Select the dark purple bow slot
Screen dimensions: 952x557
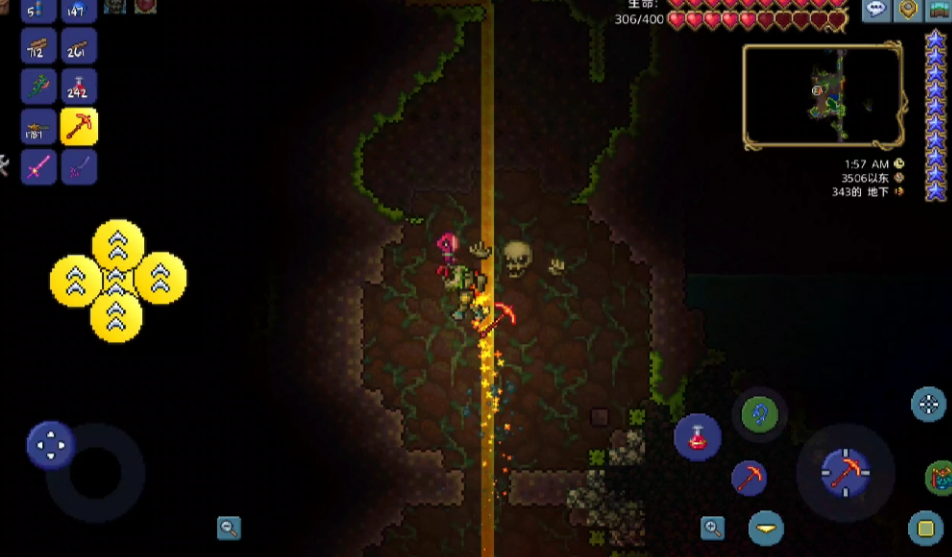click(x=79, y=166)
